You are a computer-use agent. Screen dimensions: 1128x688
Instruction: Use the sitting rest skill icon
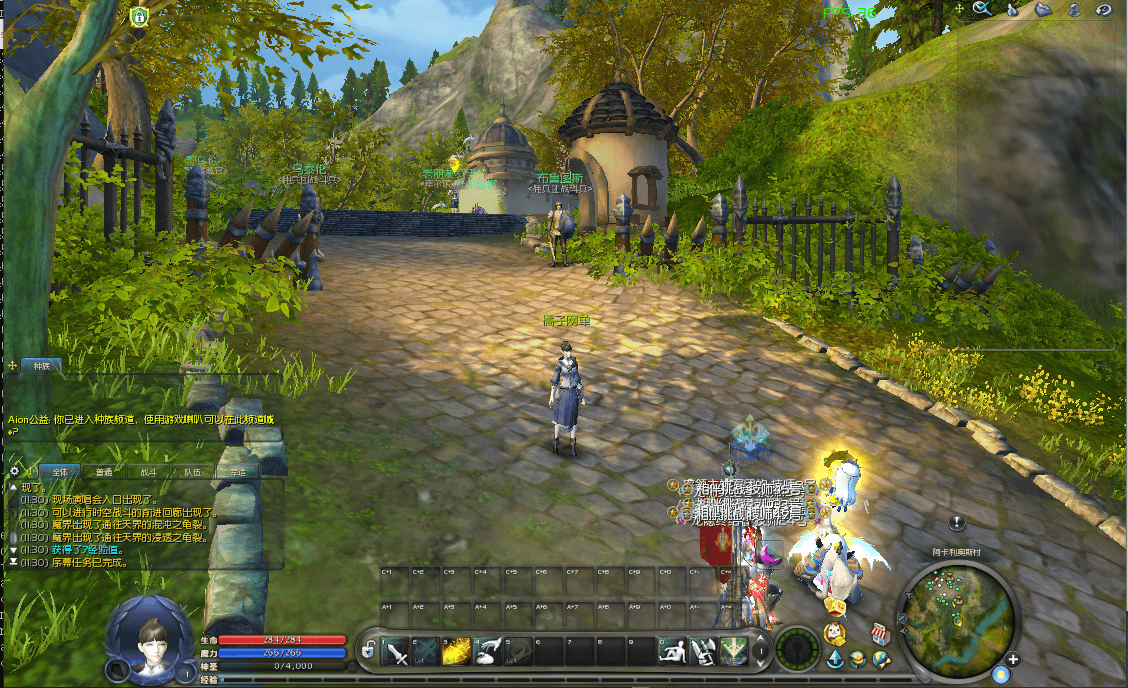coord(673,652)
